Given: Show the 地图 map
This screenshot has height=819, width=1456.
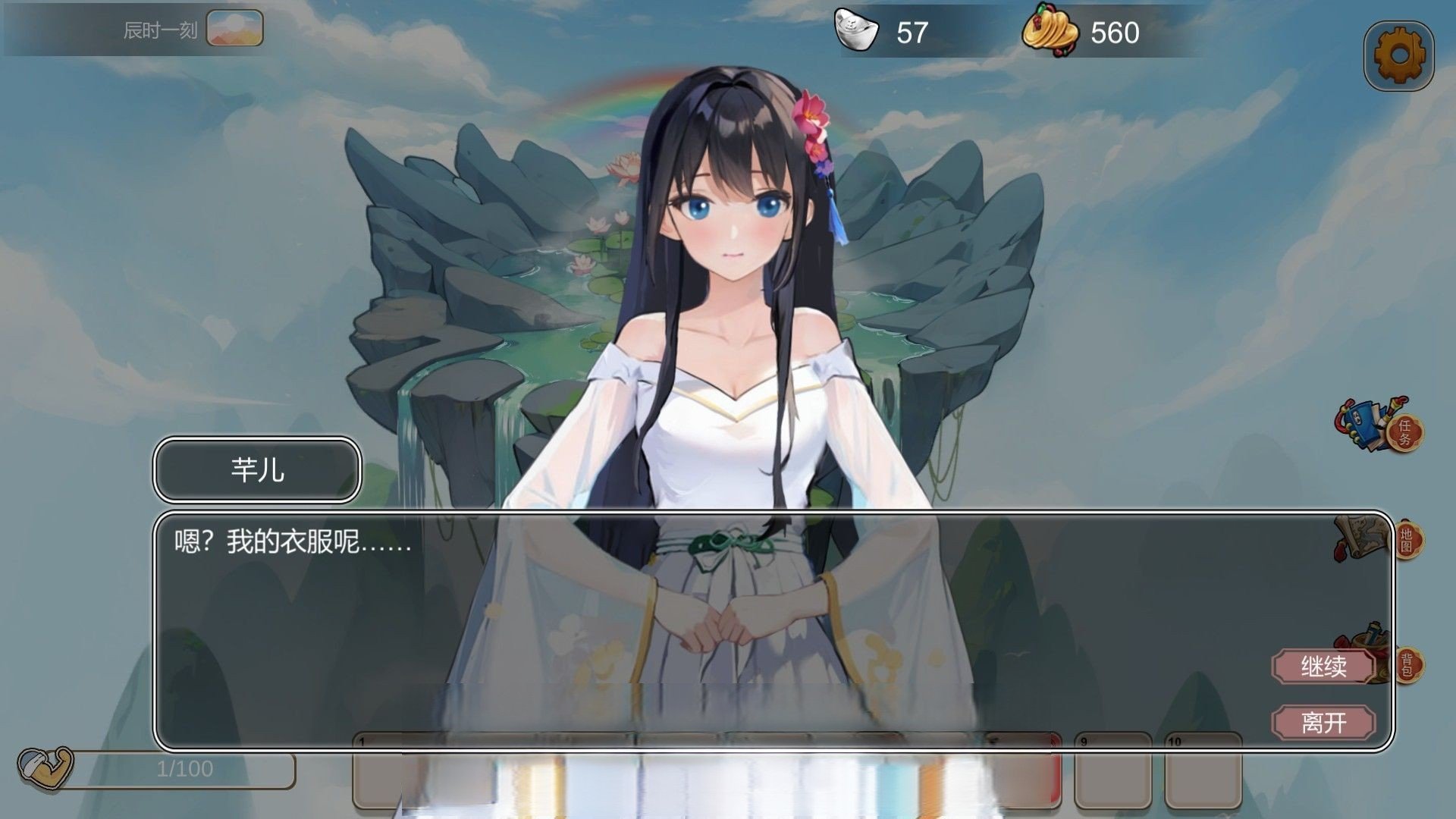Looking at the screenshot, I should tap(1379, 539).
